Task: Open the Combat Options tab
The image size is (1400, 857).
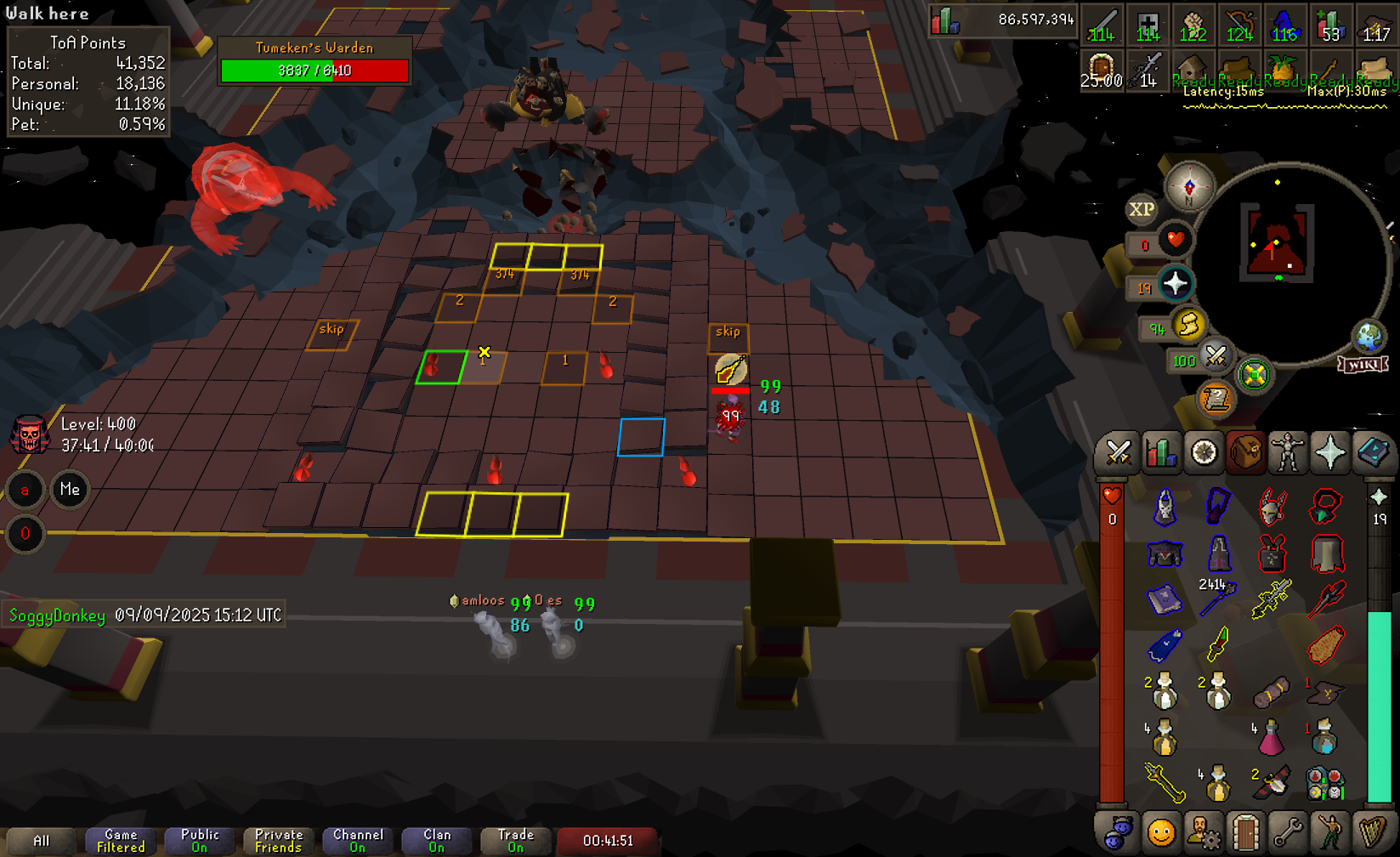Action: (x=1118, y=453)
